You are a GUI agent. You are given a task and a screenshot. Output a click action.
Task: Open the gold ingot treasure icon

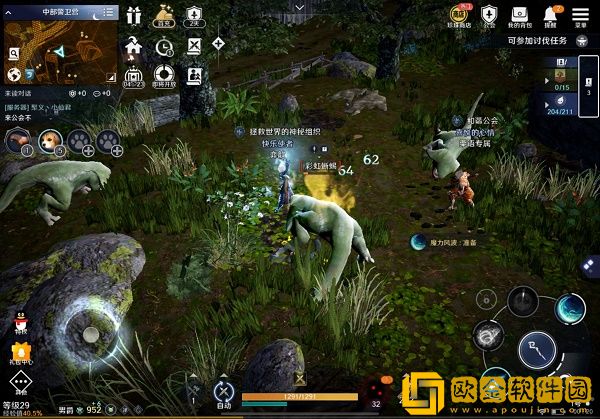click(x=164, y=17)
